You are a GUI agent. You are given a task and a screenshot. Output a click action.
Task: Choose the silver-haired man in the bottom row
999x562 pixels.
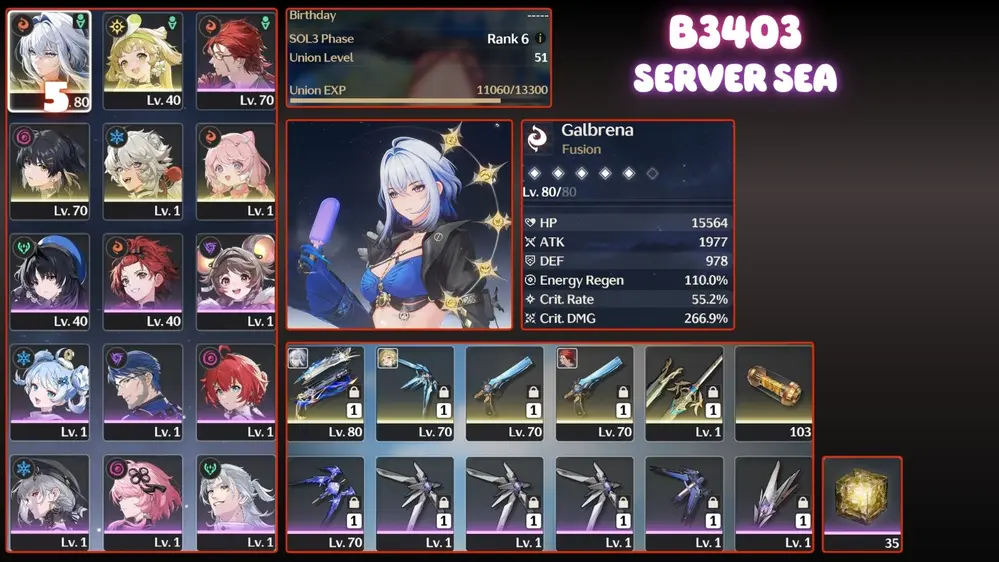tap(236, 503)
